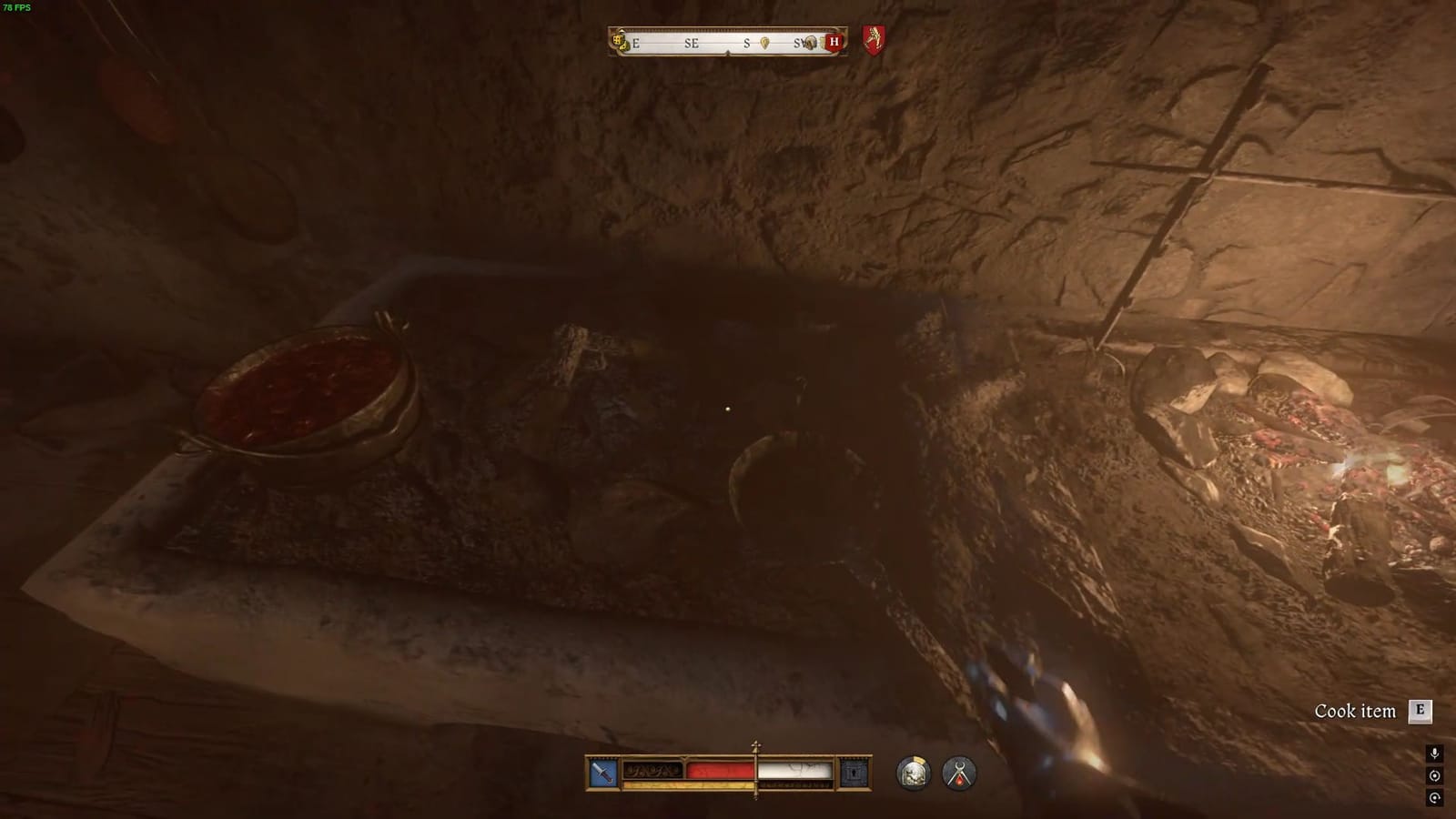The image size is (1456, 819).
Task: Toggle the microphone overlay button
Action: [x=1434, y=753]
